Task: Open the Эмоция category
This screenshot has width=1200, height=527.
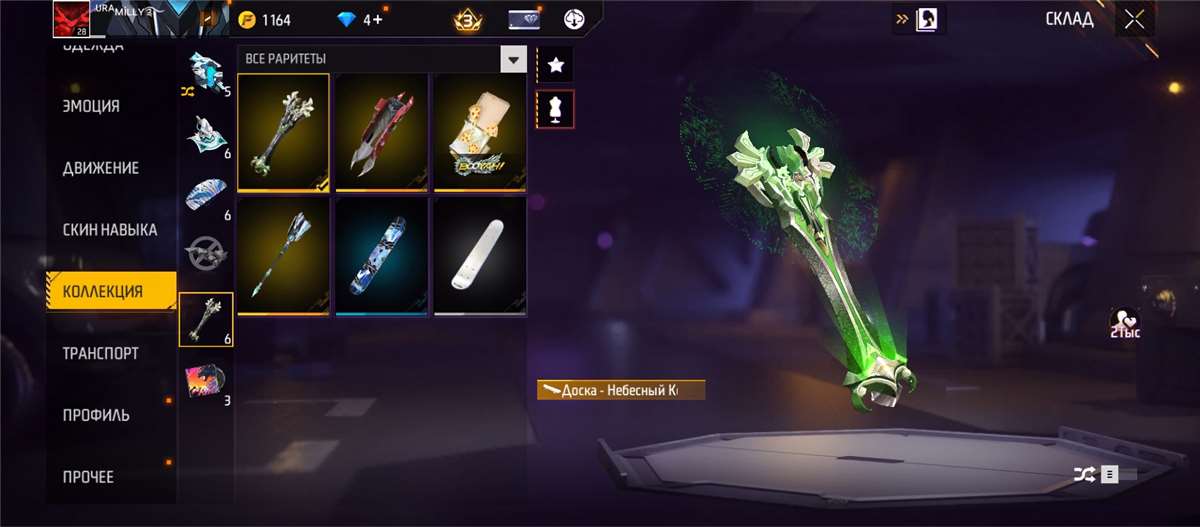Action: tap(91, 106)
